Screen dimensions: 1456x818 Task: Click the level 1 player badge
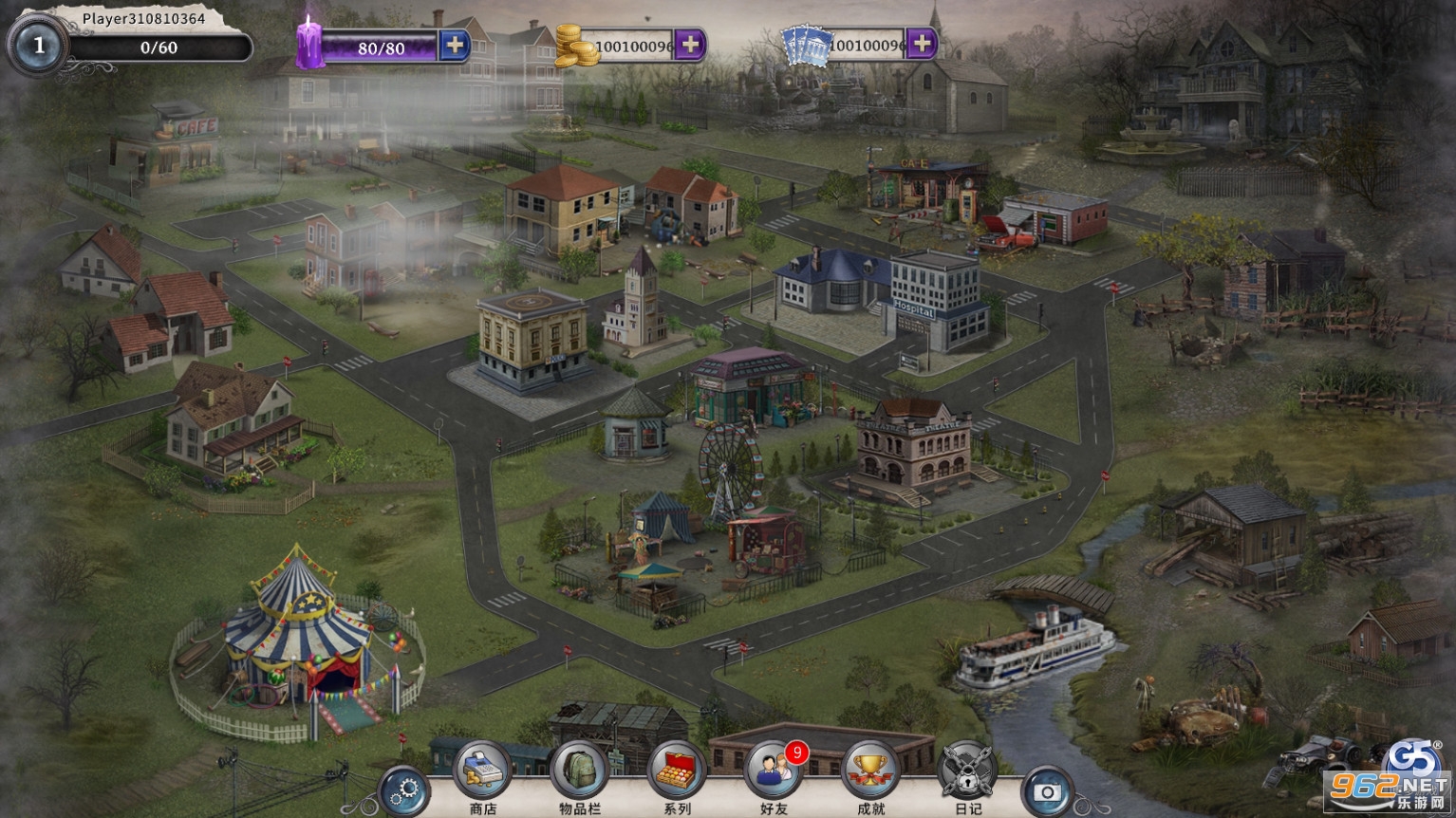pyautogui.click(x=38, y=46)
